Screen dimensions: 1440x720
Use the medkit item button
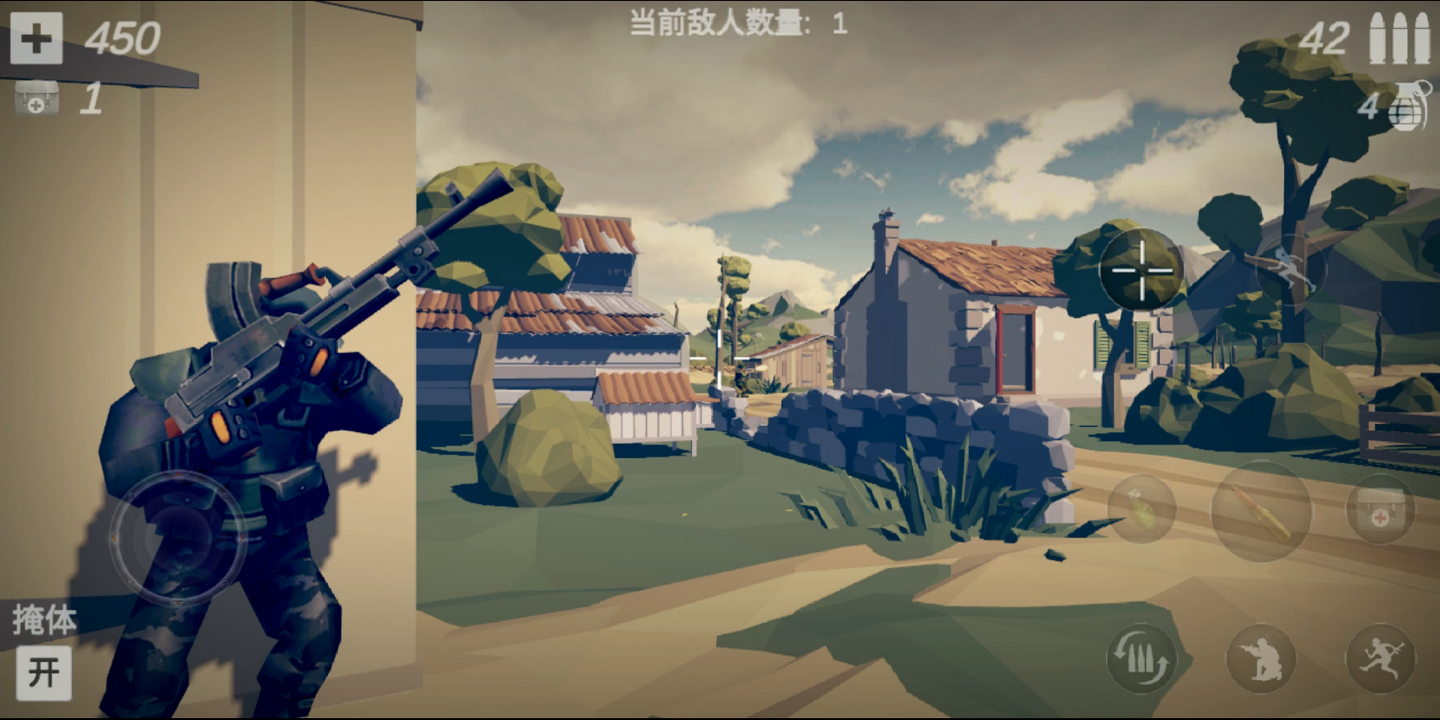point(1383,510)
